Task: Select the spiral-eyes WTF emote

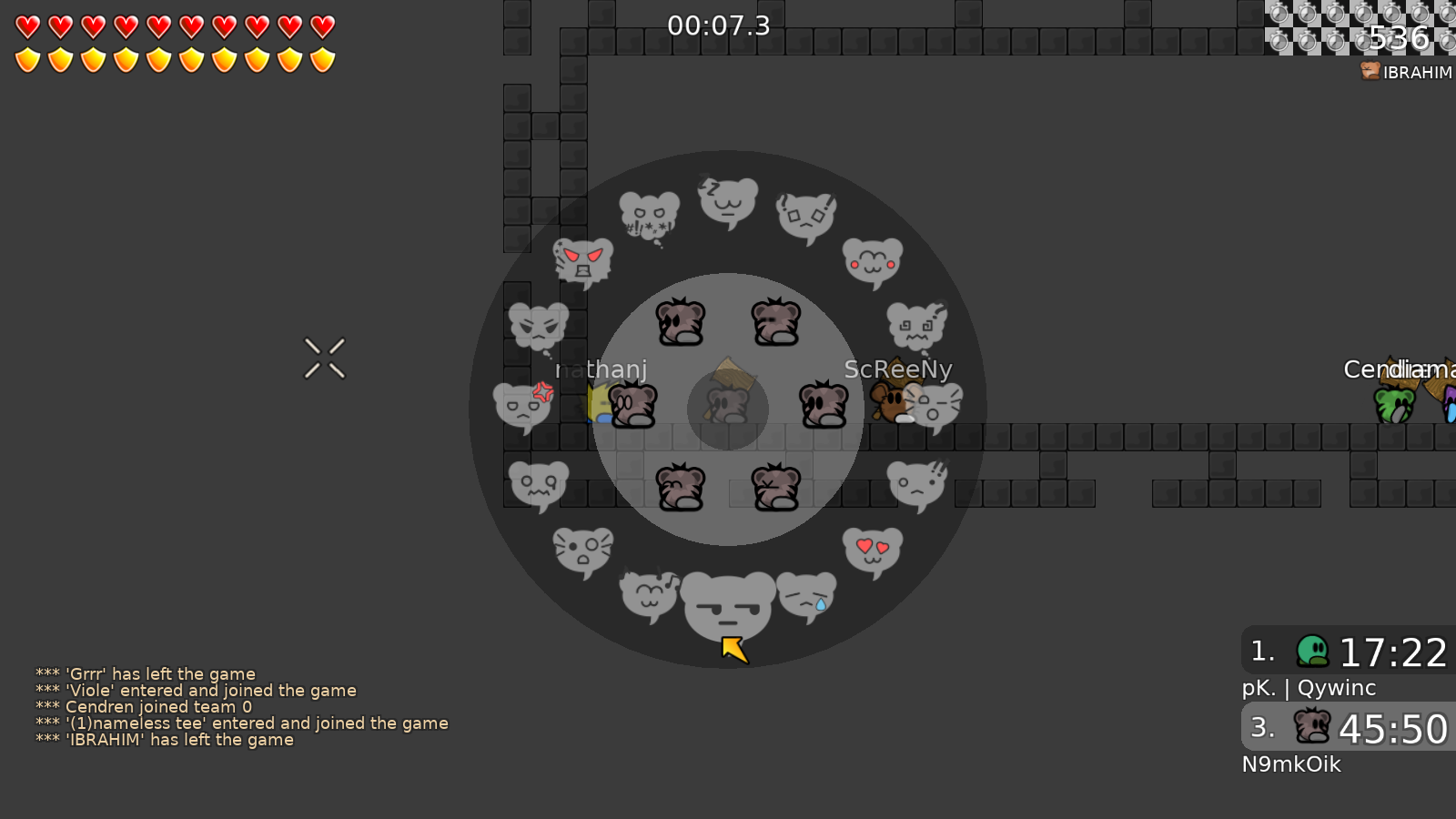Action: point(915,326)
